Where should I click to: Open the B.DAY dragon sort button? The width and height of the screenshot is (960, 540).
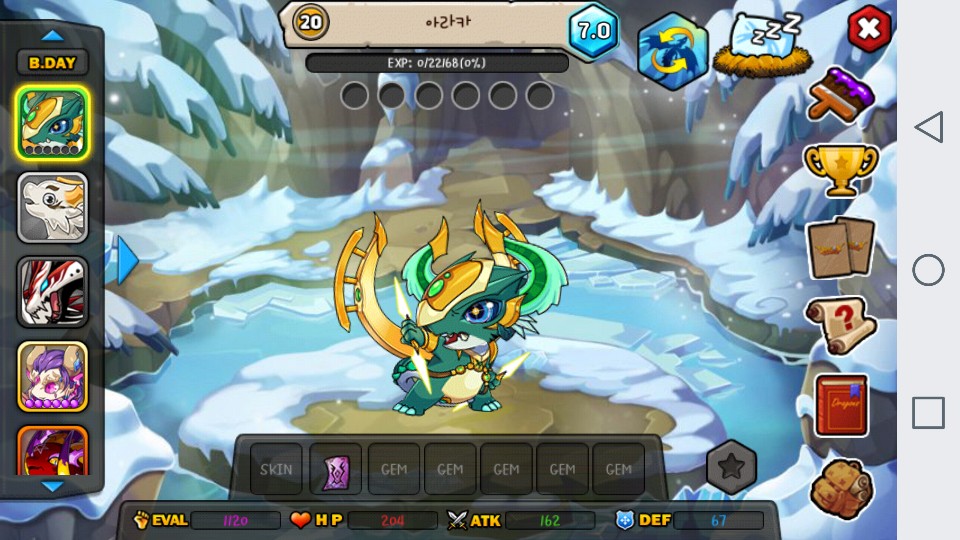click(x=52, y=62)
